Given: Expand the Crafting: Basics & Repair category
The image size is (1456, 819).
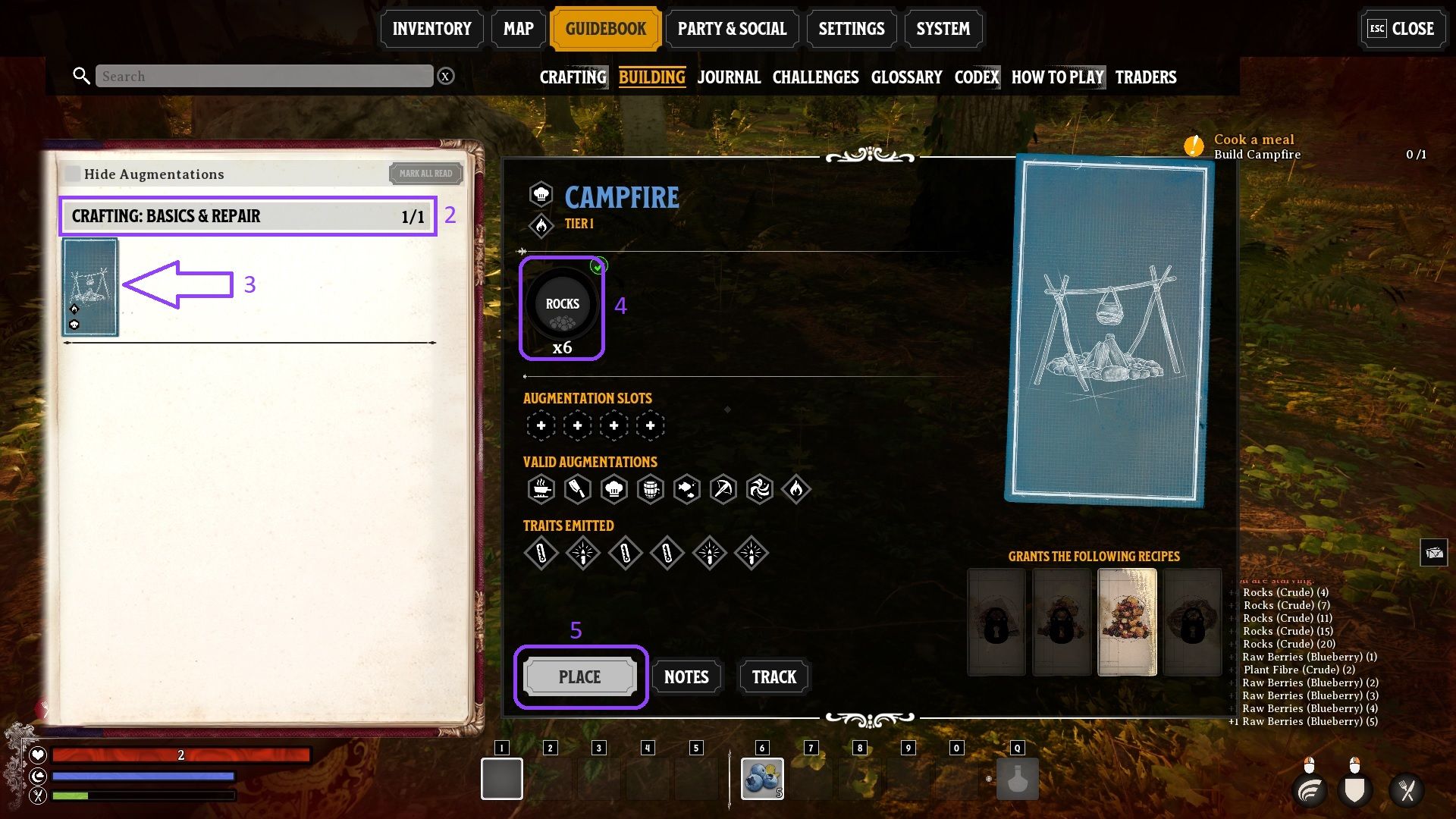Looking at the screenshot, I should pyautogui.click(x=247, y=217).
